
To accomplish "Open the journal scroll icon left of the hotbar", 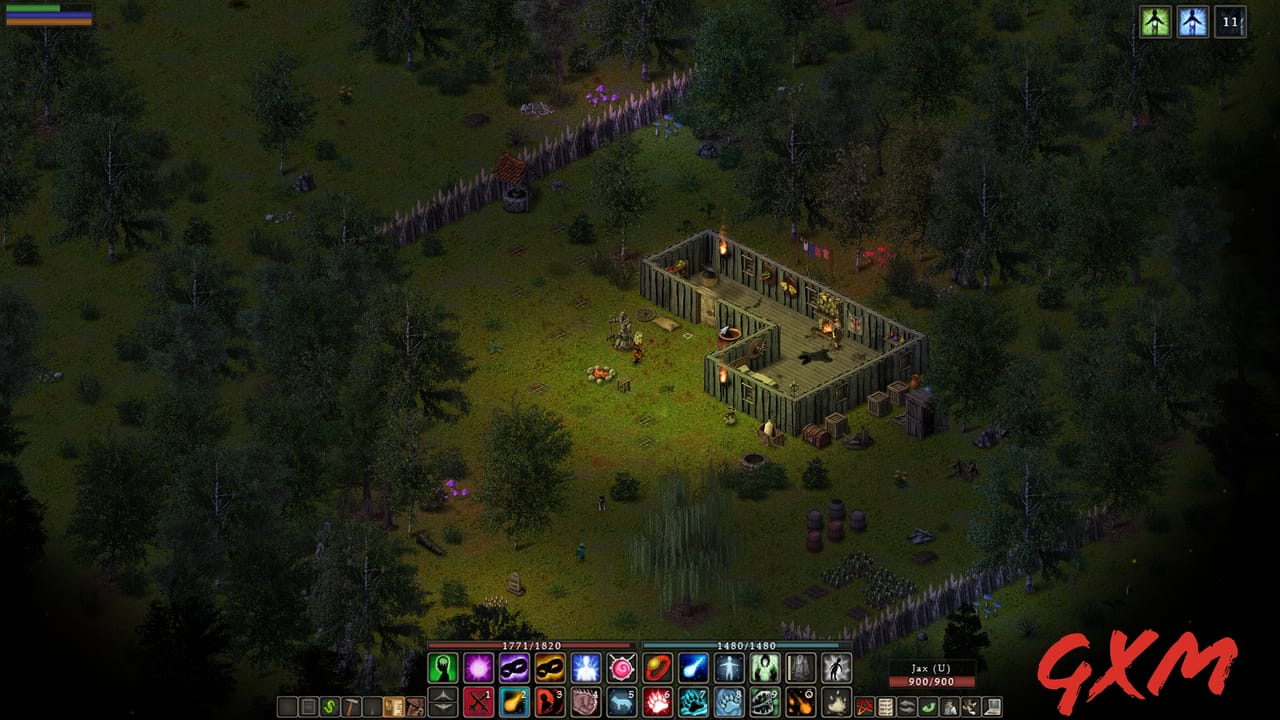I will point(394,706).
